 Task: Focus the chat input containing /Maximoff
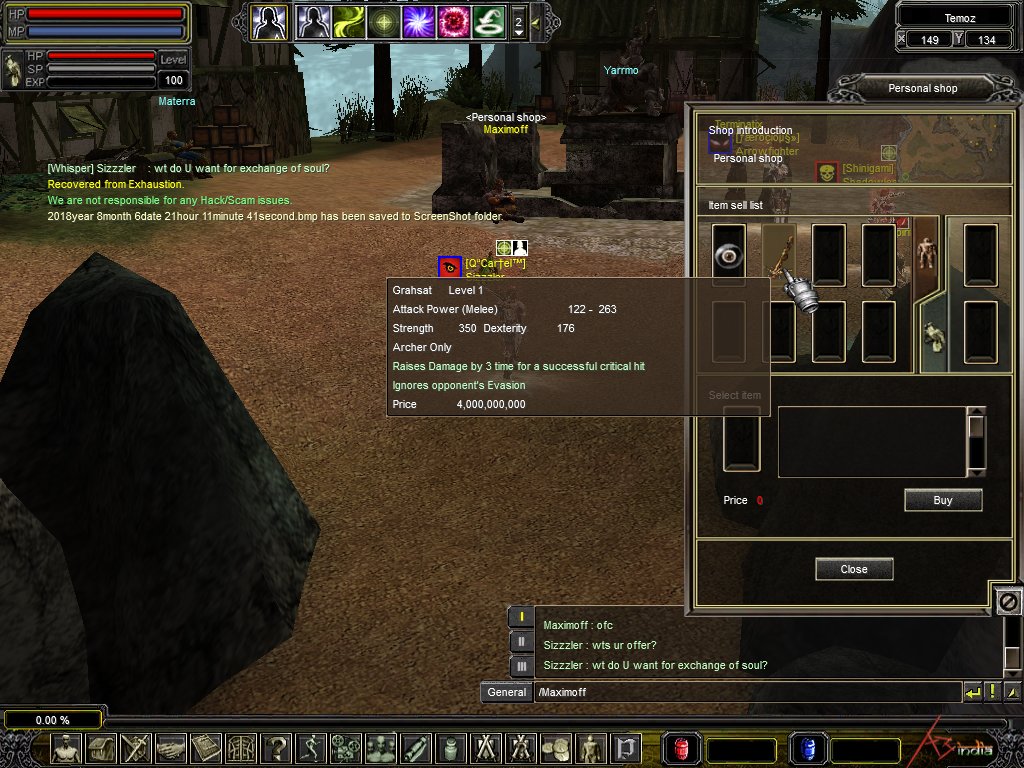click(745, 692)
